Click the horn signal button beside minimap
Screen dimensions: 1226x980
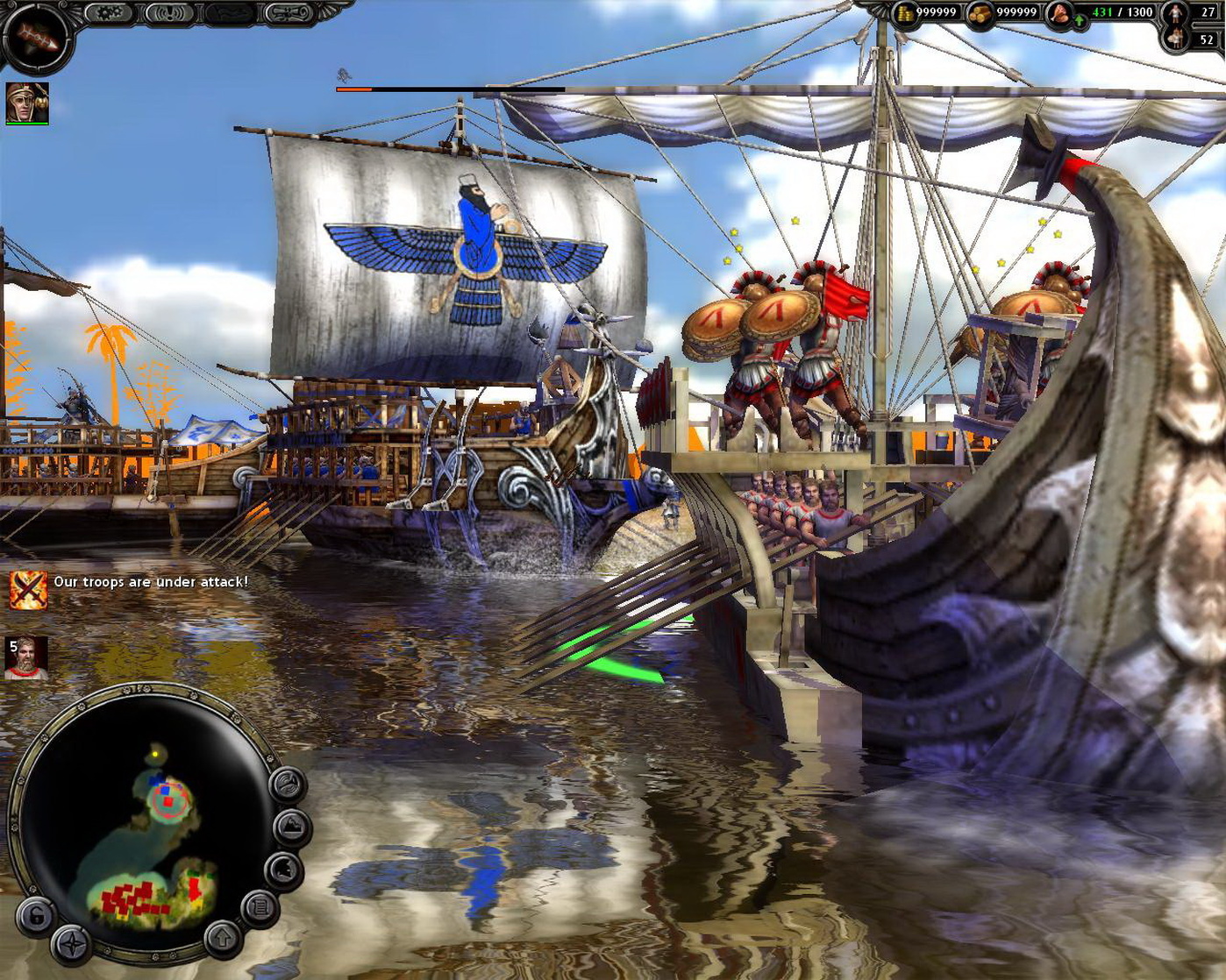click(x=287, y=783)
